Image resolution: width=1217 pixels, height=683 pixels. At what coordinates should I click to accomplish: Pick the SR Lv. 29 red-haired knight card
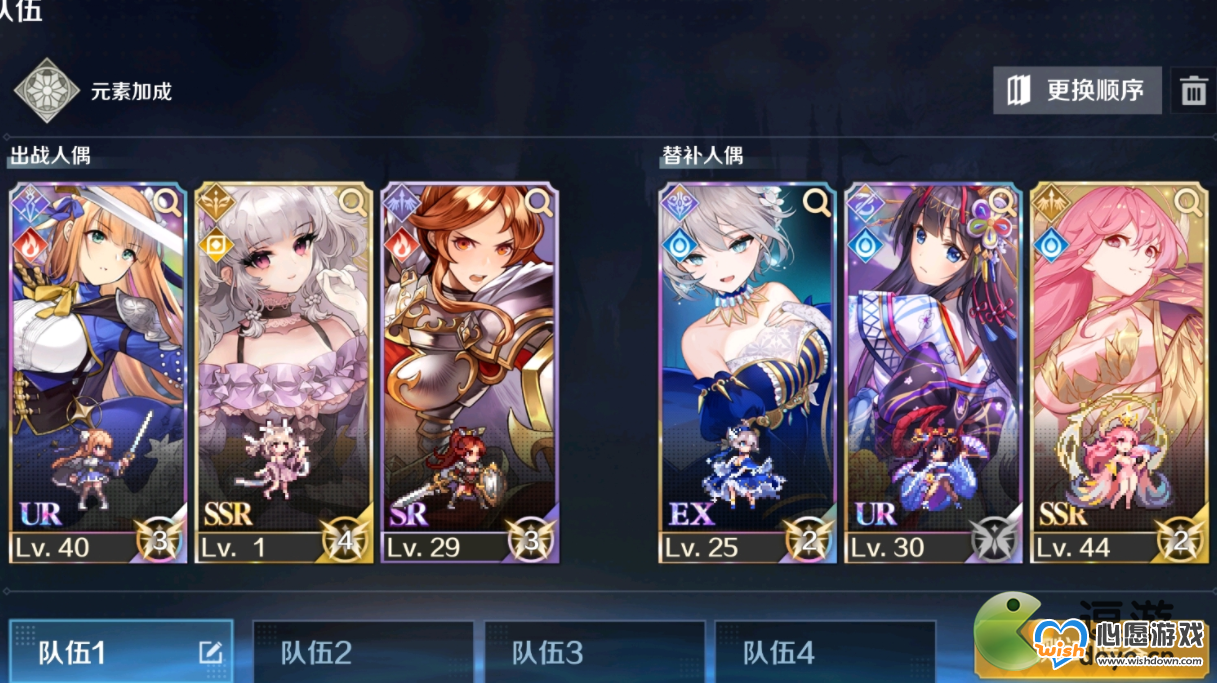point(469,370)
